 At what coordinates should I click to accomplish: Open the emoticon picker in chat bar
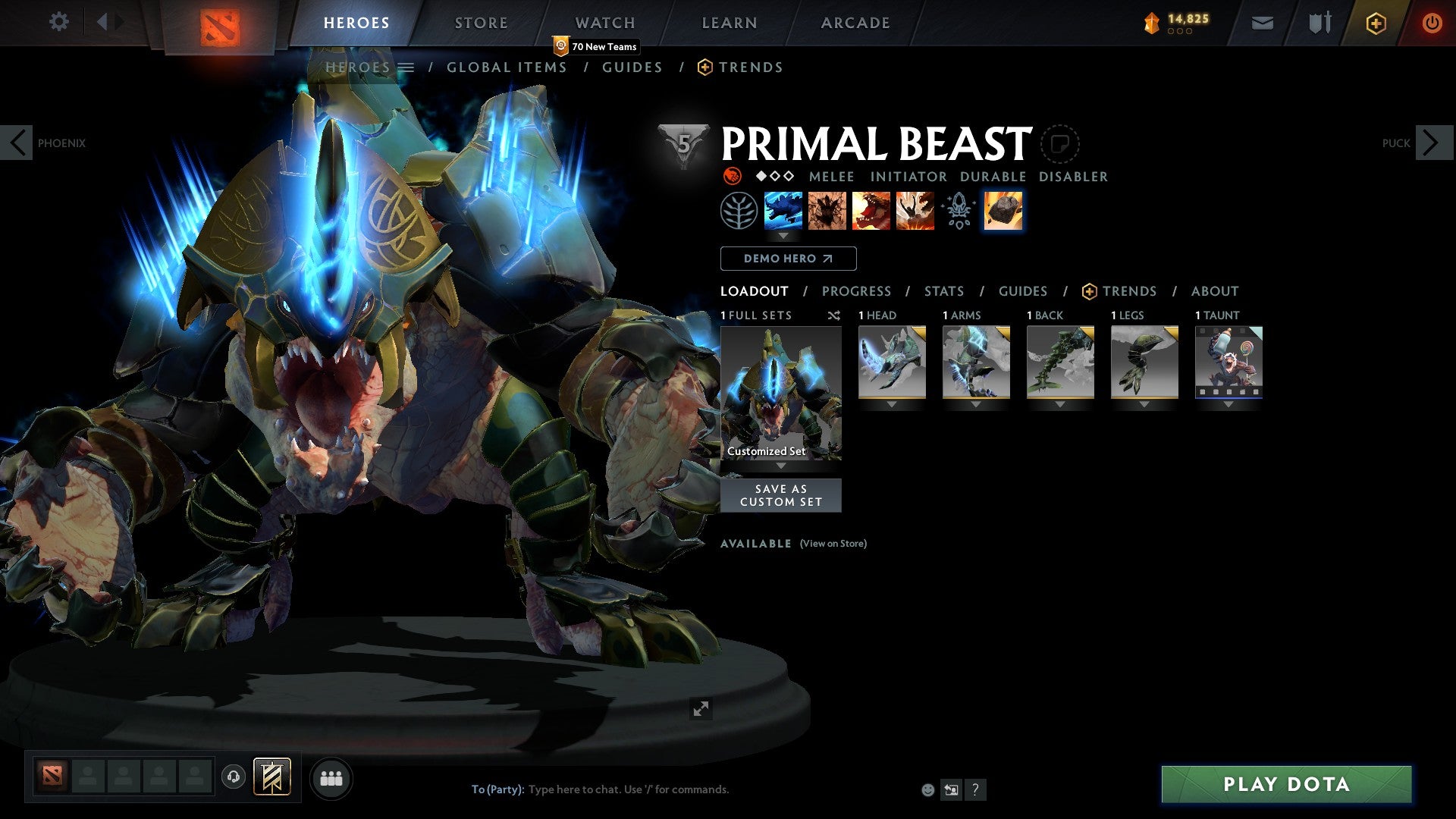[x=927, y=789]
